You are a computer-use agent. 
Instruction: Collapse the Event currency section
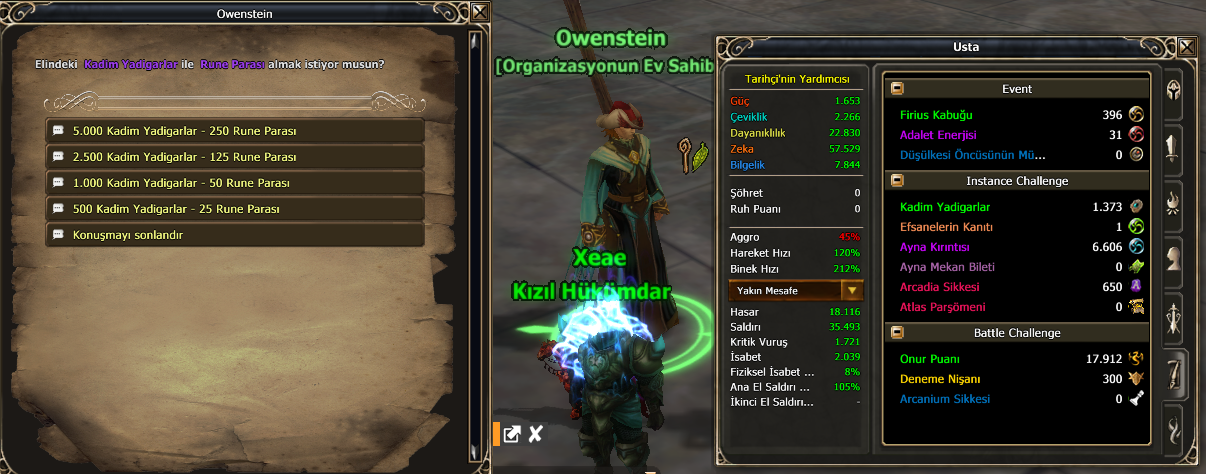tap(897, 88)
